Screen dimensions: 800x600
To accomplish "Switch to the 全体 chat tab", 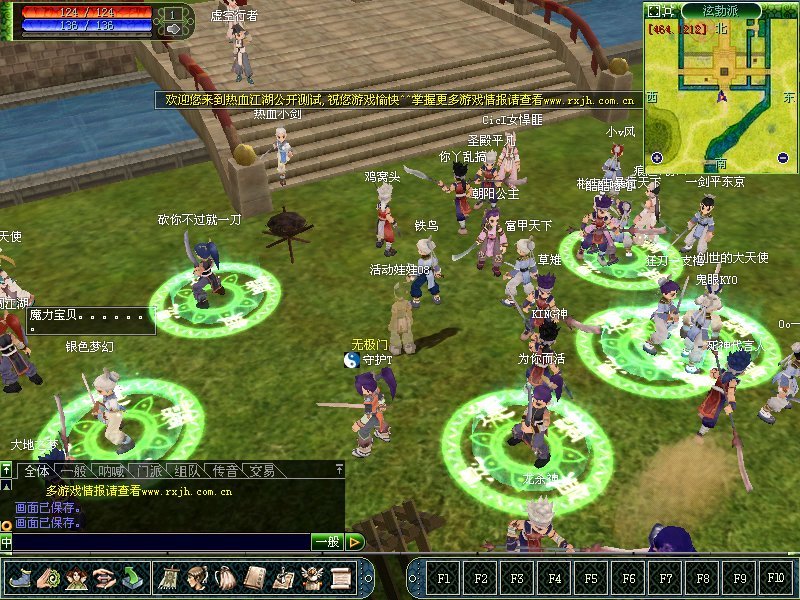I will tap(37, 471).
